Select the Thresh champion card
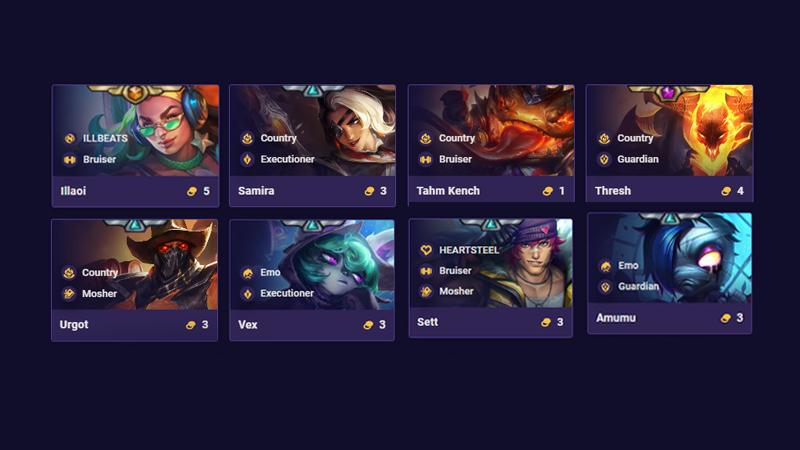The image size is (800, 450). tap(669, 145)
